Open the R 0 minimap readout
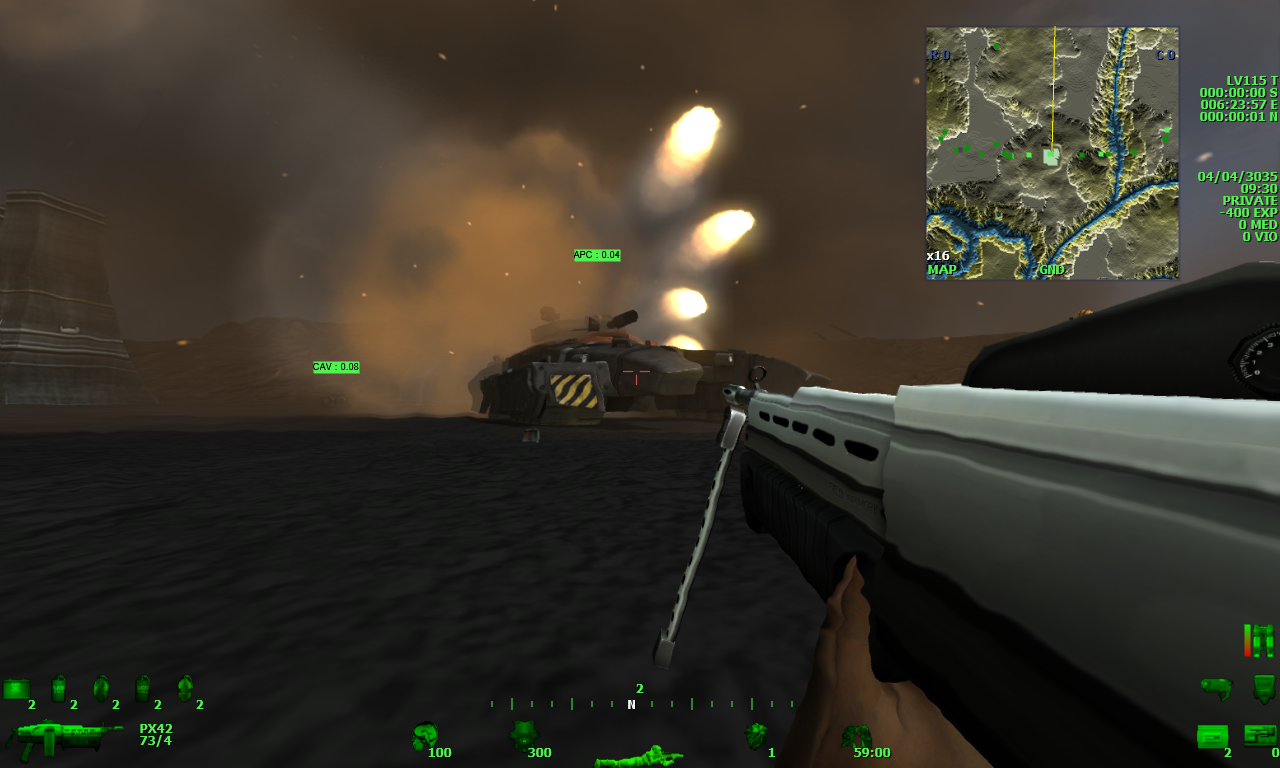This screenshot has height=768, width=1280. 938,55
